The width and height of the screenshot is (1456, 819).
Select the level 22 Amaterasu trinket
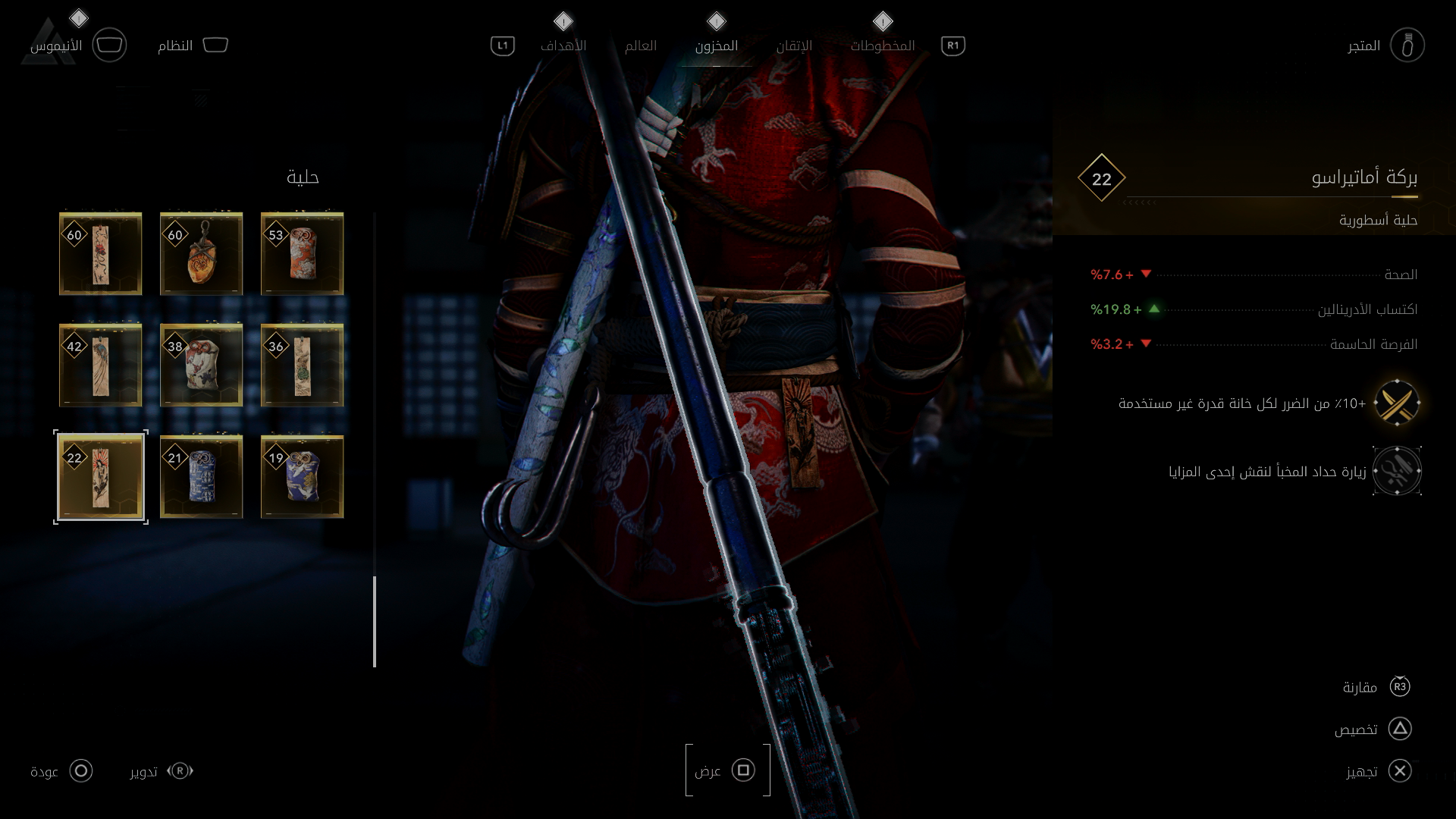101,477
